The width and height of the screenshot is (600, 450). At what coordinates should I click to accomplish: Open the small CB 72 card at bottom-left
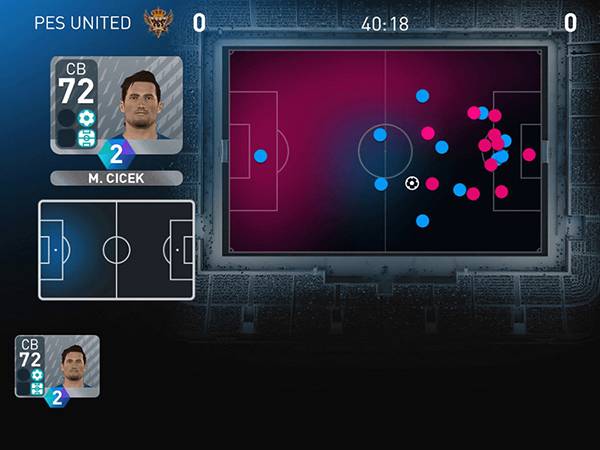(x=57, y=367)
